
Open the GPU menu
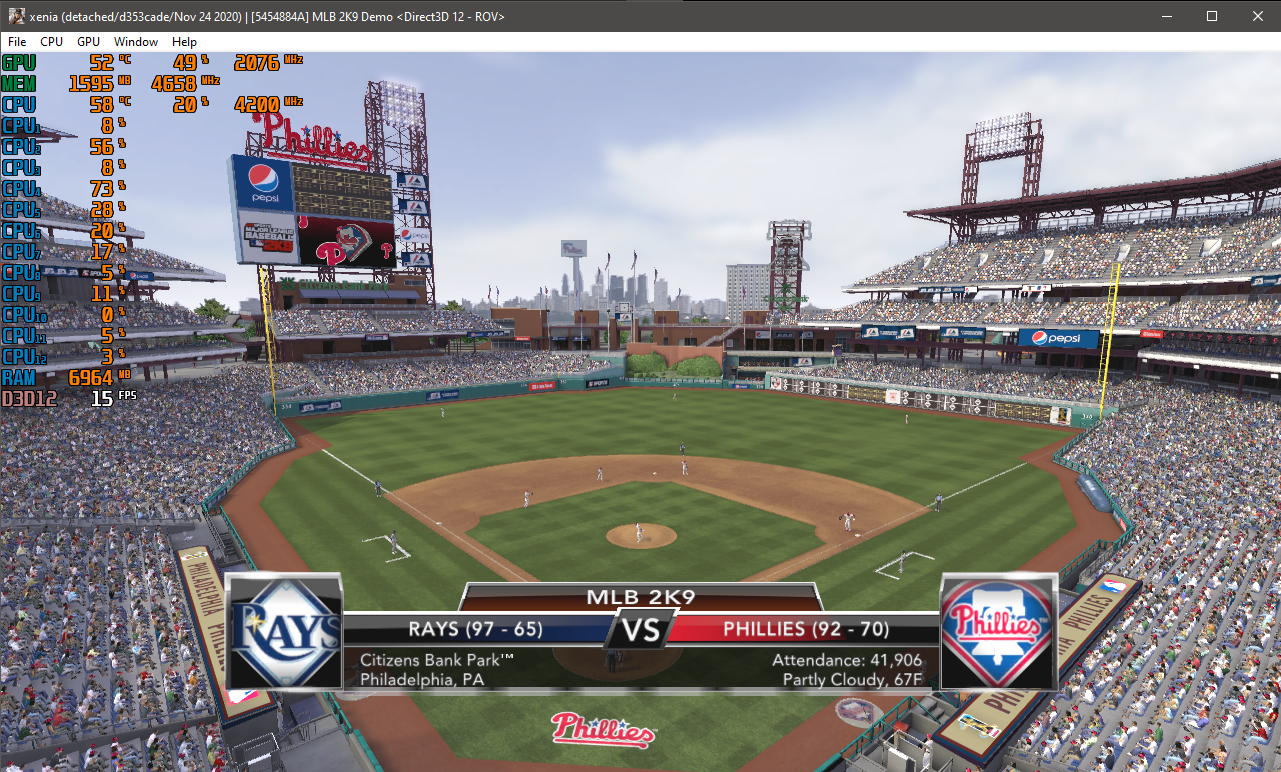click(87, 42)
